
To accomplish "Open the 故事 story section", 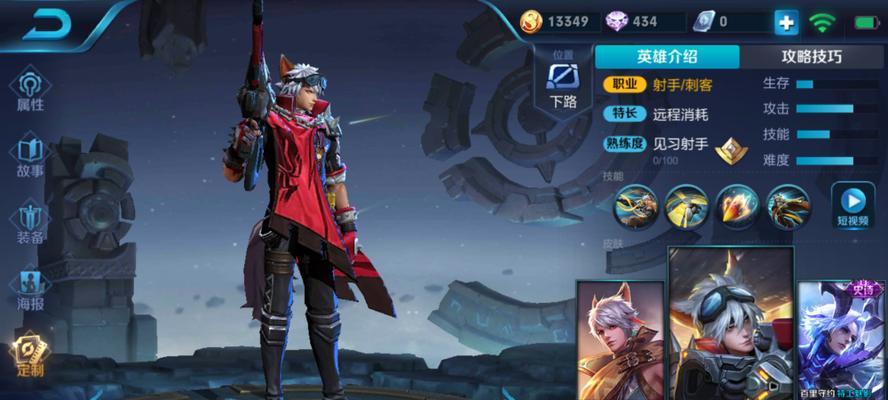I will click(30, 157).
